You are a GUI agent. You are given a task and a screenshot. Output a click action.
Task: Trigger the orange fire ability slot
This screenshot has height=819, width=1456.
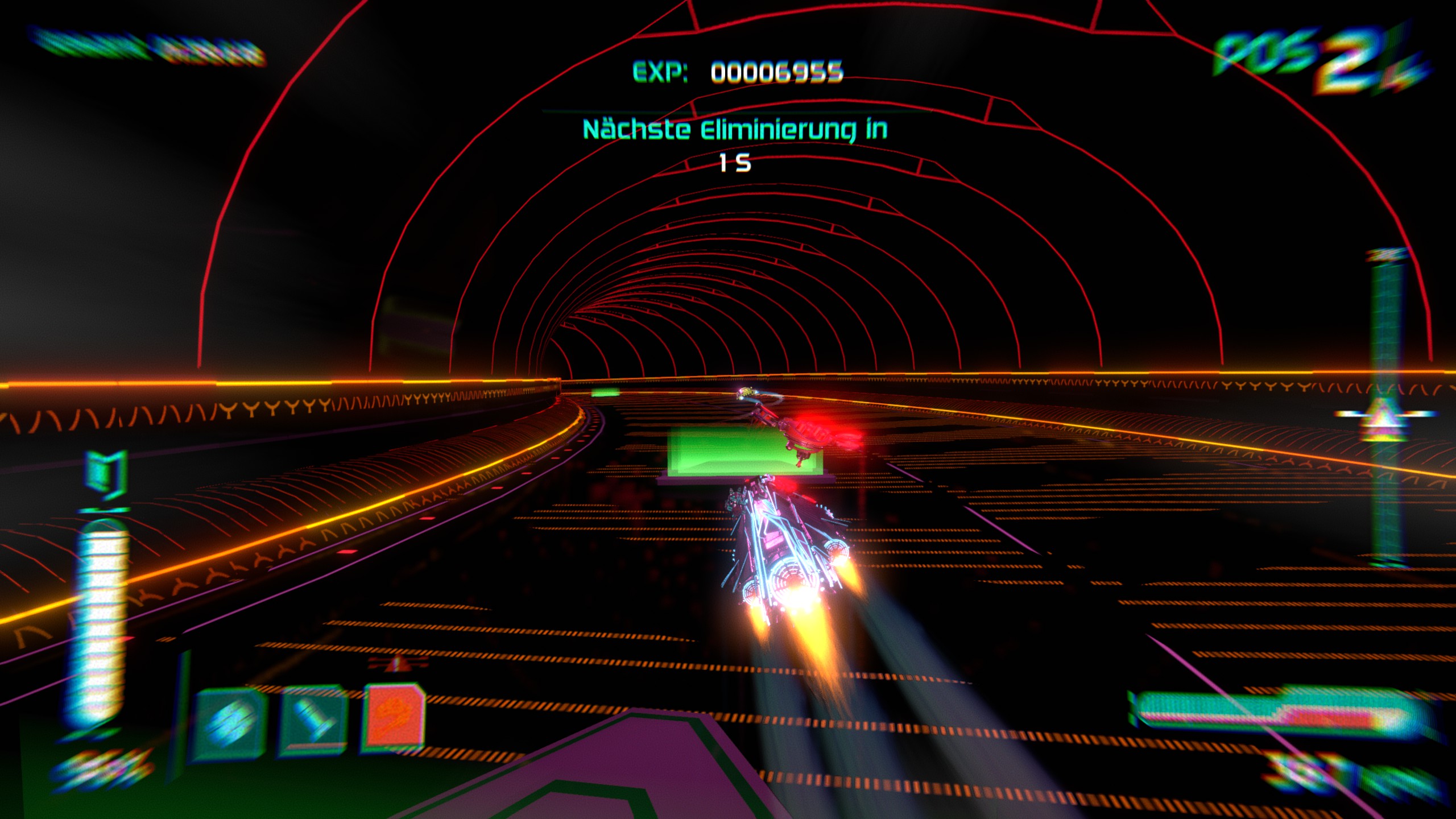click(x=394, y=716)
